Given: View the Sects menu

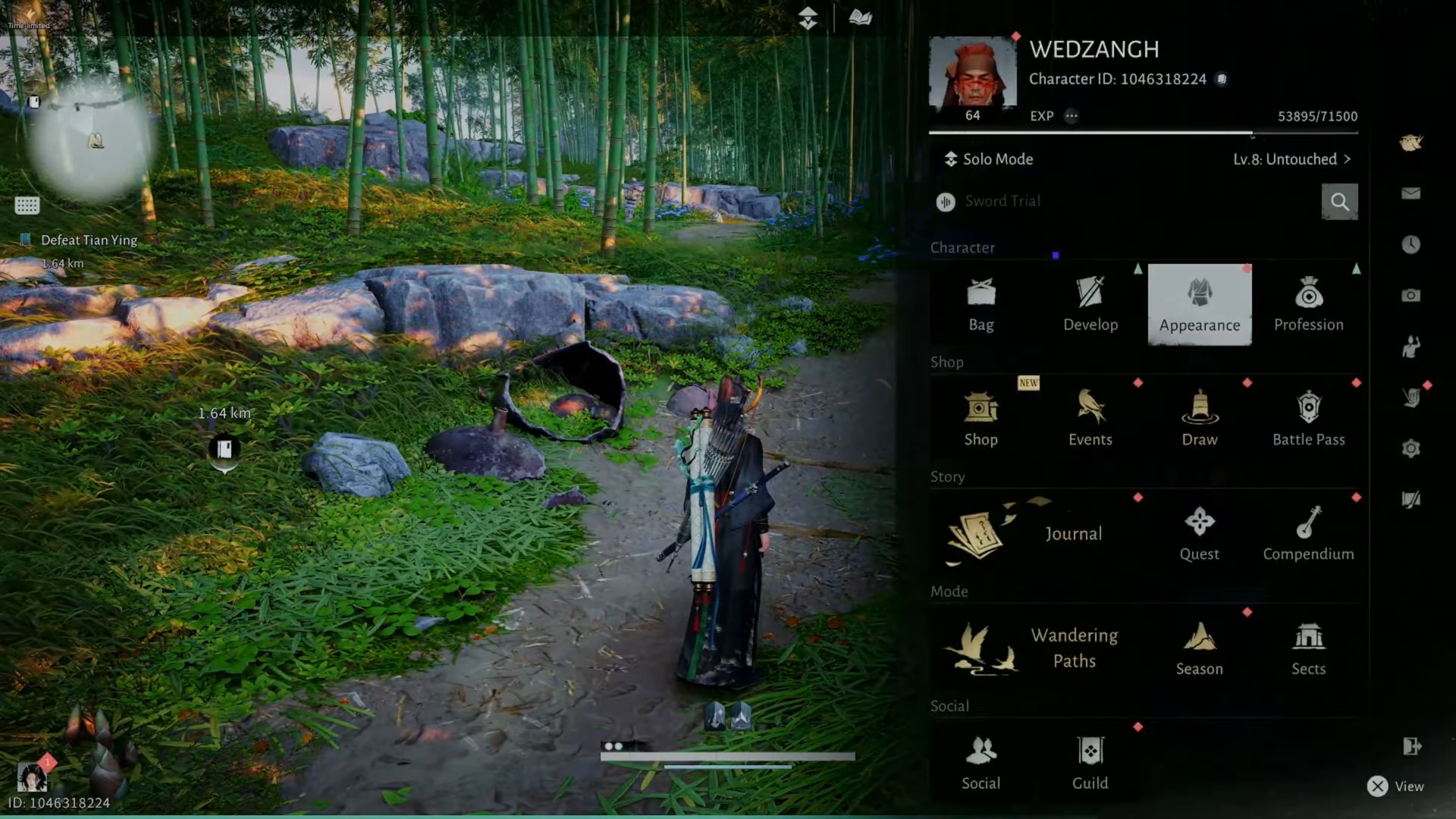Looking at the screenshot, I should pos(1308,648).
